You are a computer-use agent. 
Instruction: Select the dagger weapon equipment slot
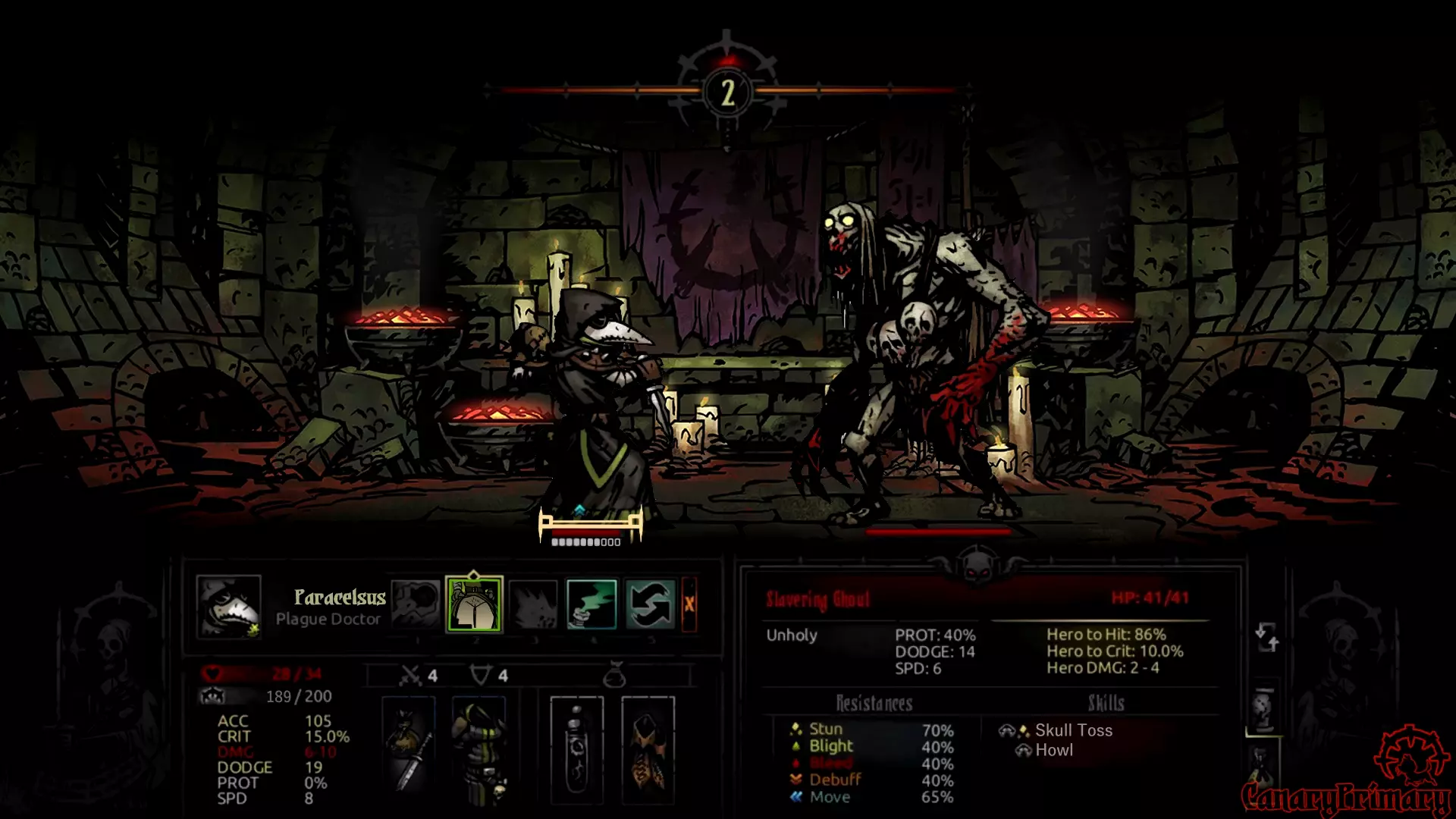[409, 750]
